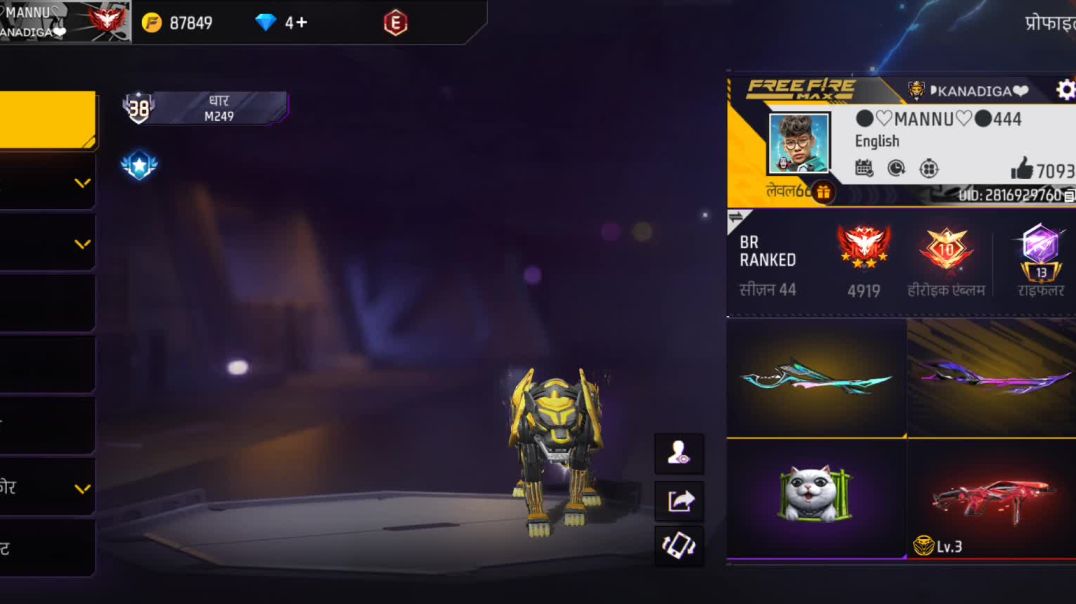Toggle the BR Ranked mode switch arrows
This screenshot has width=1076, height=604.
click(x=739, y=217)
